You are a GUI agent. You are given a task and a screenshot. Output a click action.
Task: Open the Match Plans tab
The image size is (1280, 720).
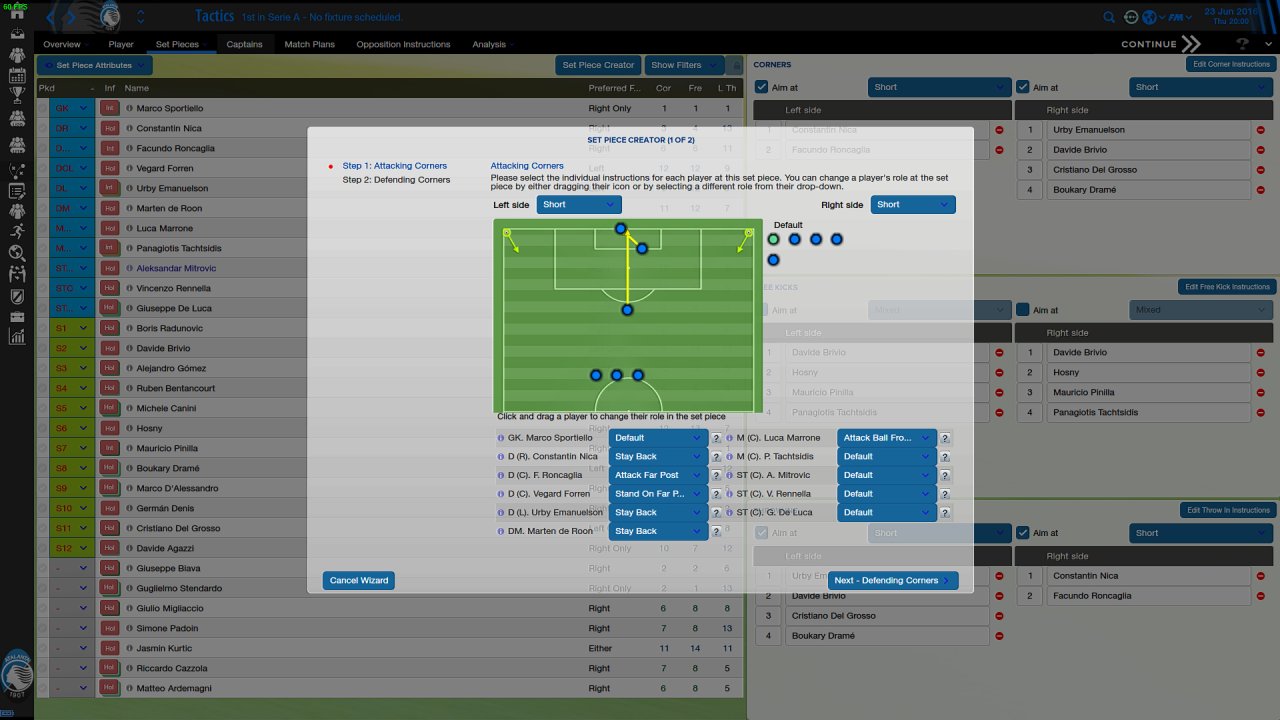click(310, 44)
